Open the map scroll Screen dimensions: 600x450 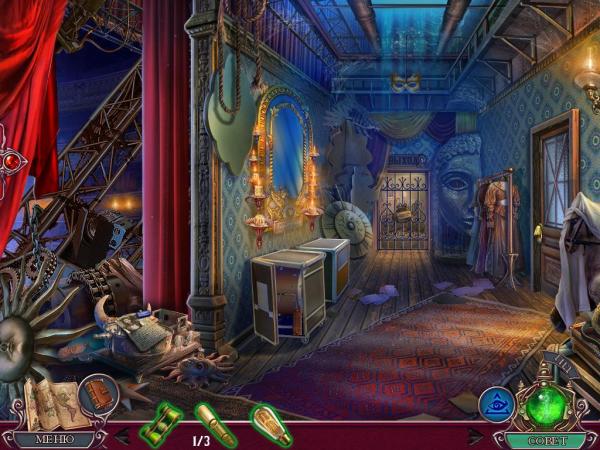click(52, 402)
